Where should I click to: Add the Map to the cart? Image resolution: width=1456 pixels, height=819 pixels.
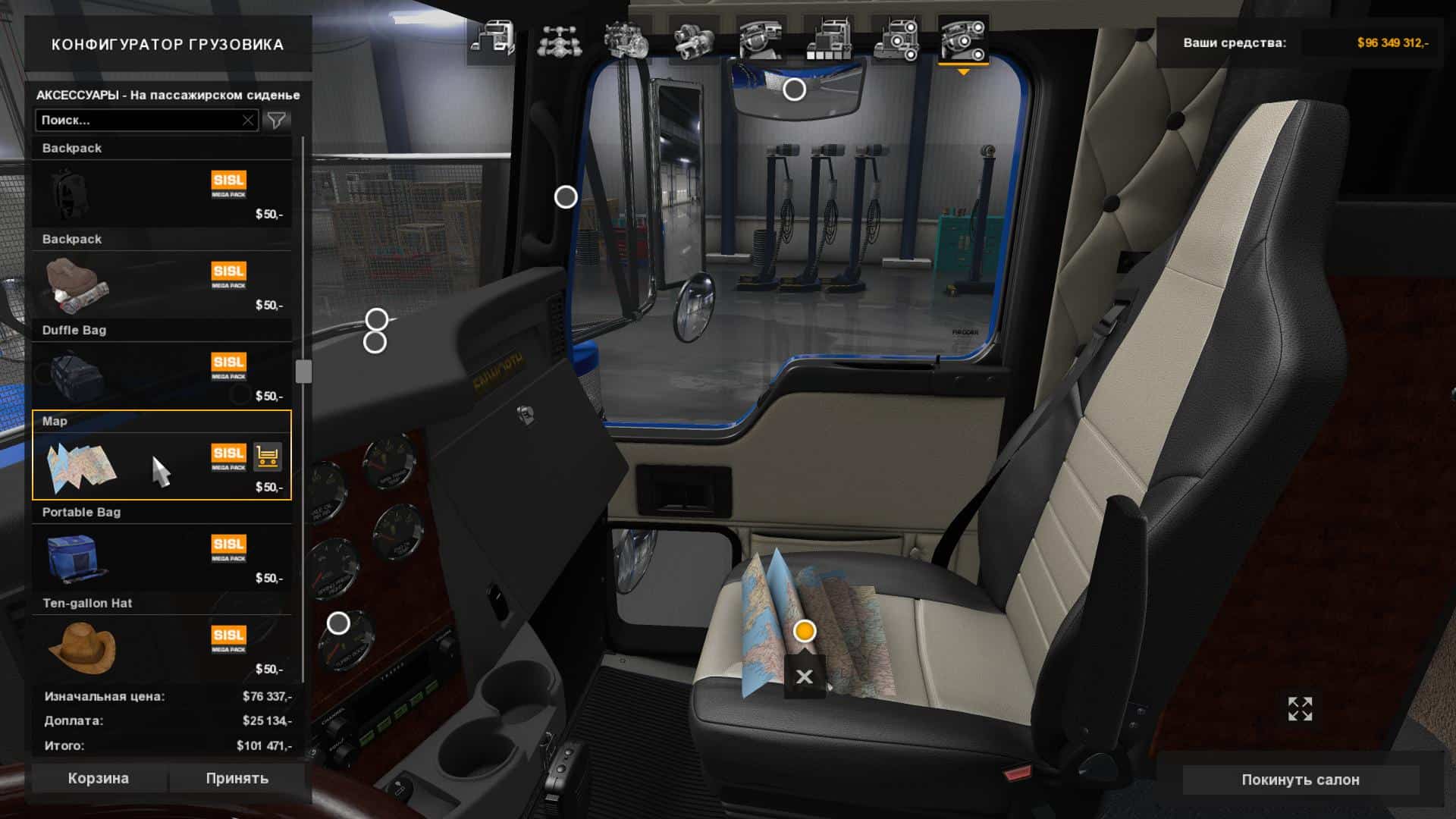click(x=267, y=457)
